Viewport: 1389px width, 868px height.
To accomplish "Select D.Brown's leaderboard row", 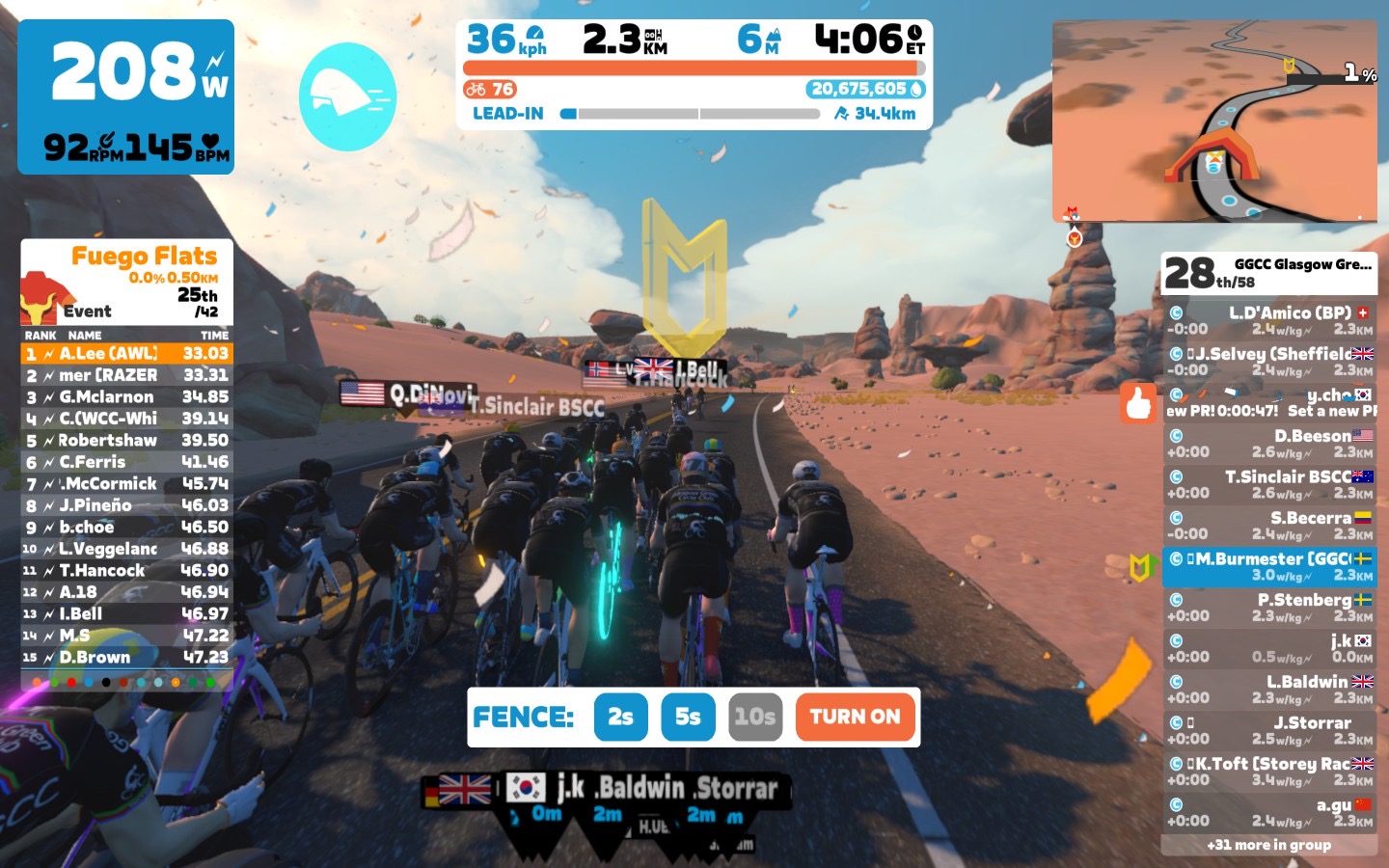I will pos(127,657).
